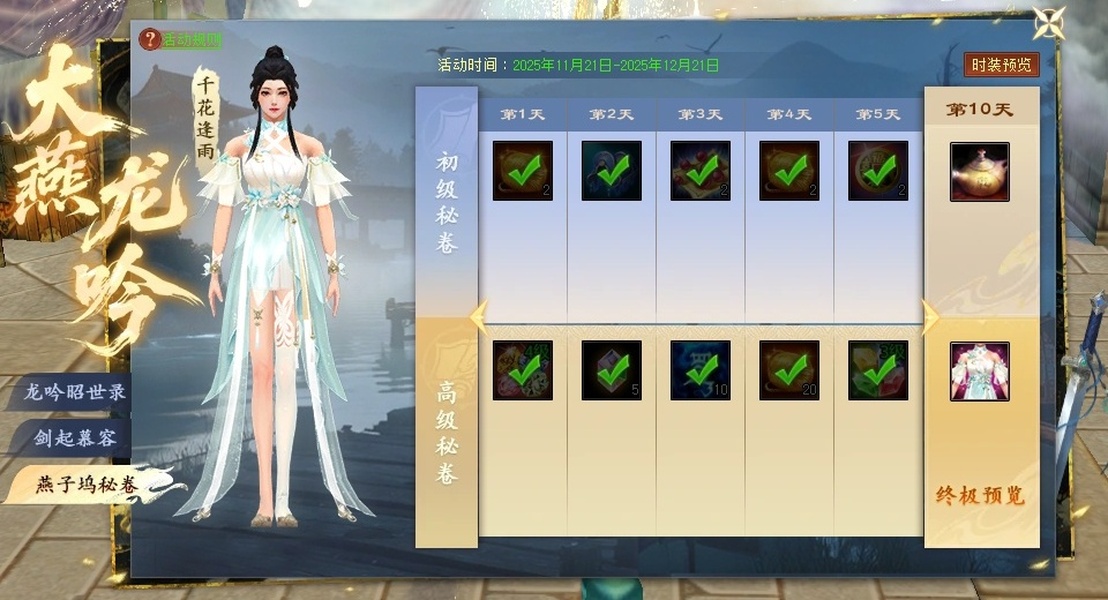This screenshot has width=1108, height=600.
Task: Select the advanced reward with quantity 20
Action: pyautogui.click(x=789, y=371)
